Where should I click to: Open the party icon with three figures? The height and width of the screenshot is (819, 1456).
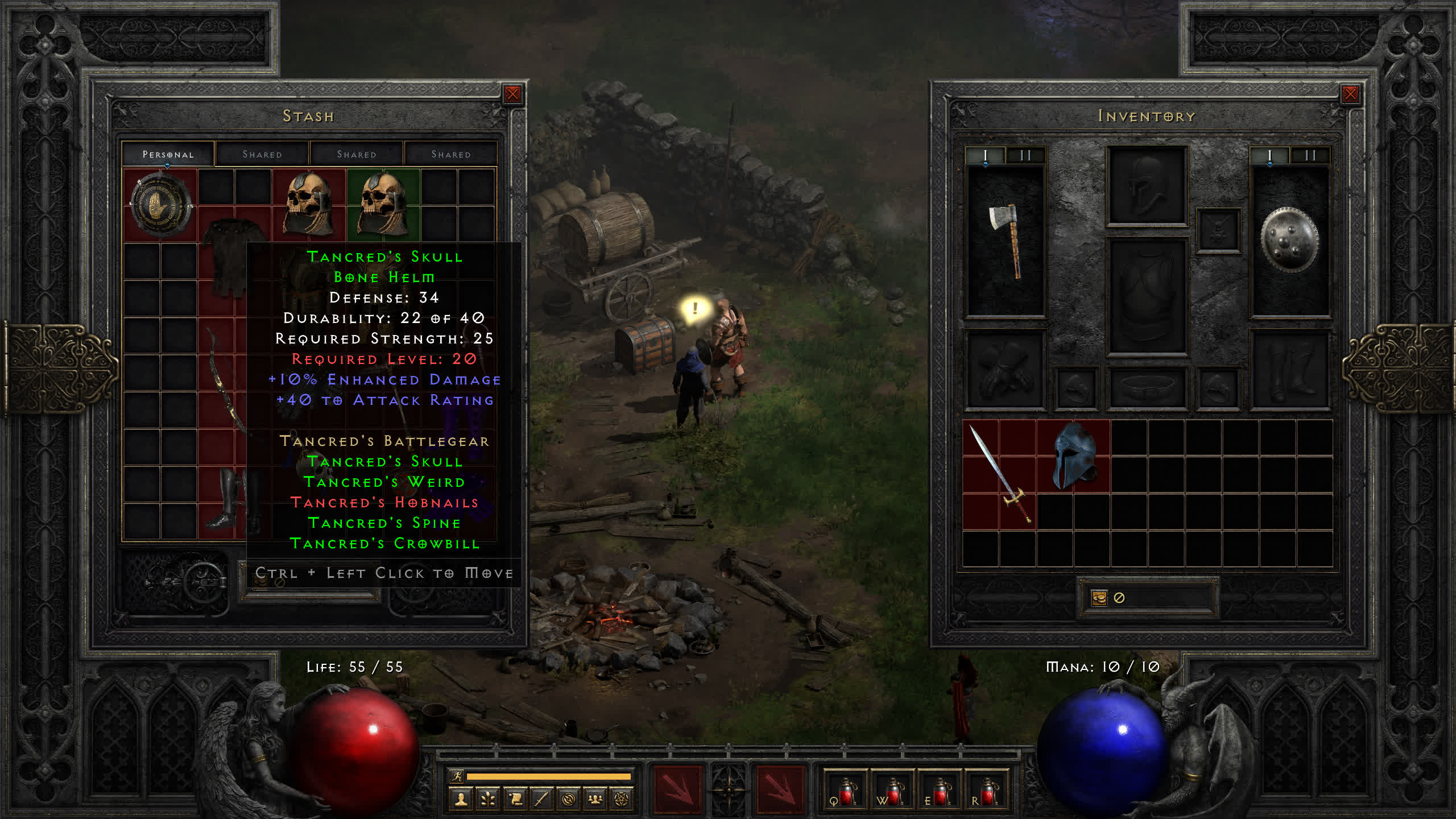[x=595, y=799]
